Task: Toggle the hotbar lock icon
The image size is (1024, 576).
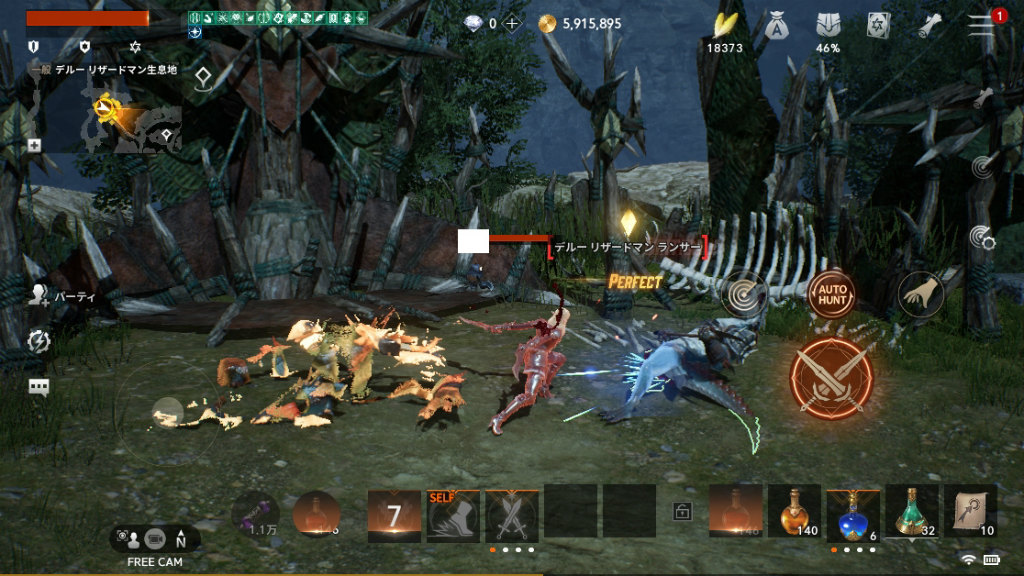Action: (x=682, y=512)
